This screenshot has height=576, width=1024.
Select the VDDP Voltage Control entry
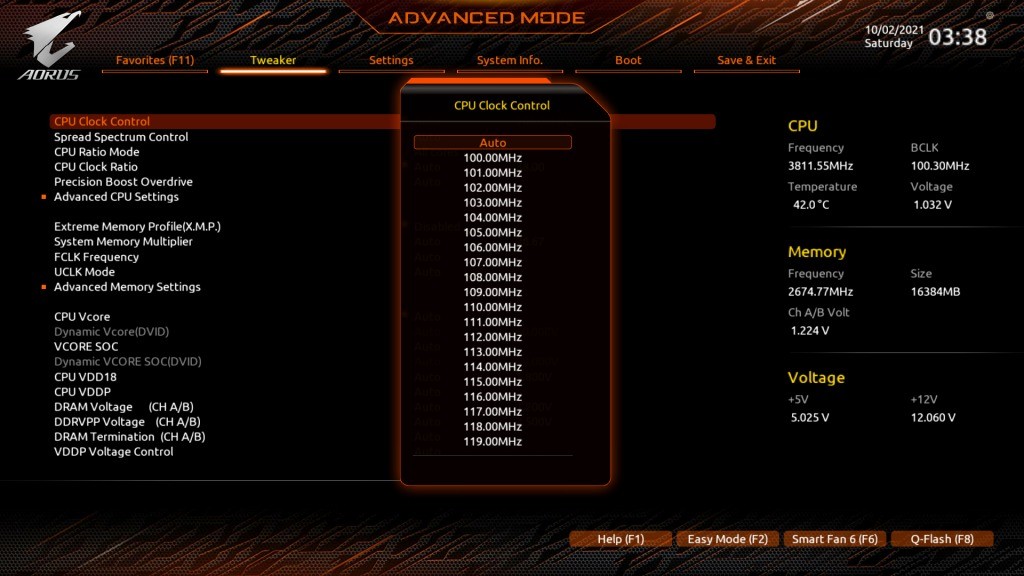(113, 452)
